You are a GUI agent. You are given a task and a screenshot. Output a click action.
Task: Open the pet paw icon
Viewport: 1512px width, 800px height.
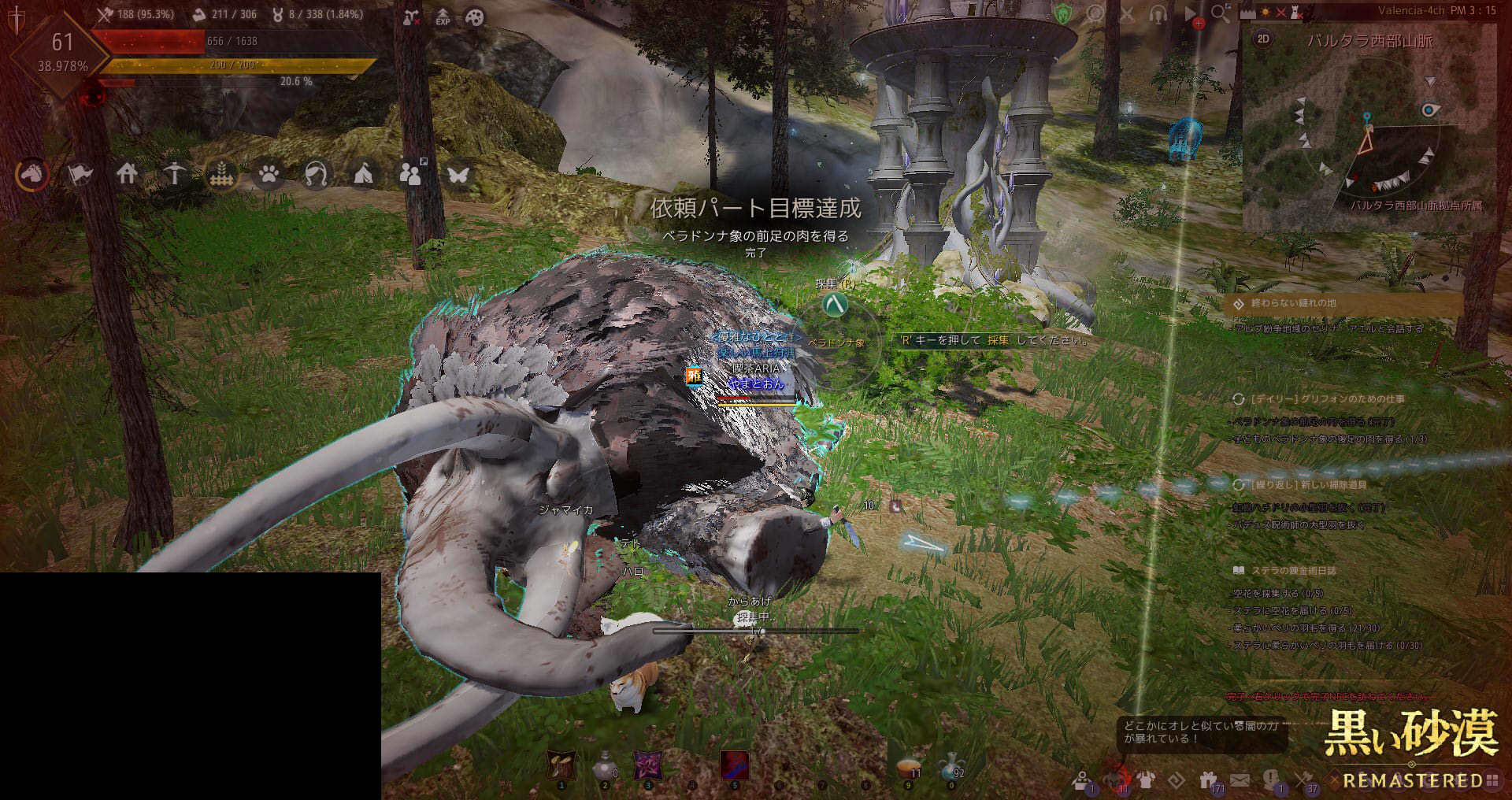point(269,173)
